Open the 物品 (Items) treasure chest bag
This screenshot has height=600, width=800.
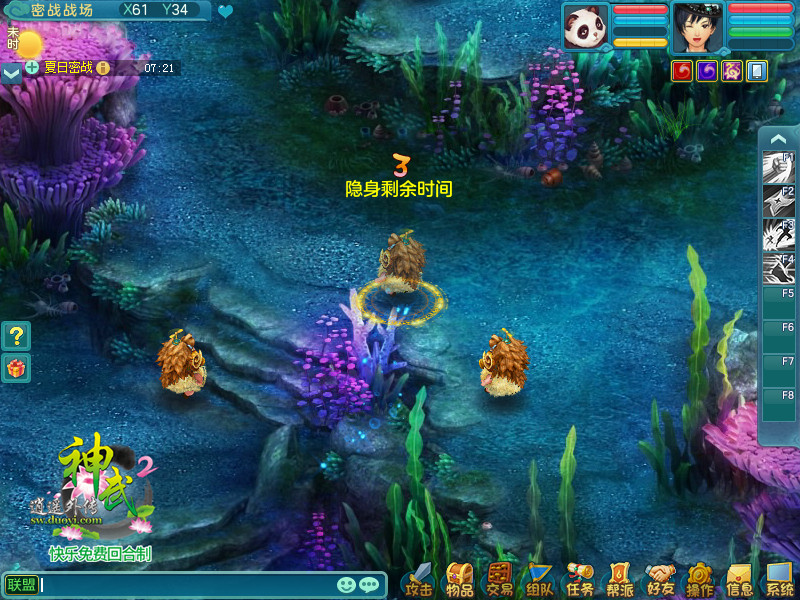(460, 580)
